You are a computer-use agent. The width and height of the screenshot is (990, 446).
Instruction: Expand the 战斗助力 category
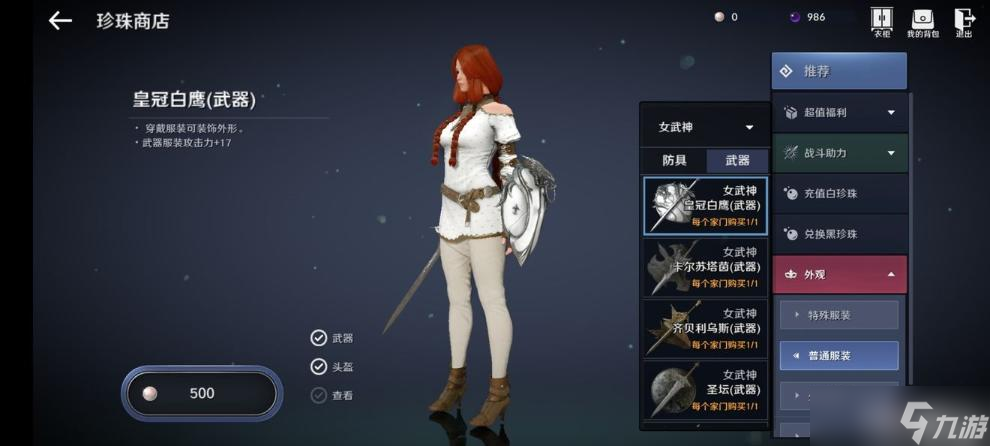pos(839,153)
